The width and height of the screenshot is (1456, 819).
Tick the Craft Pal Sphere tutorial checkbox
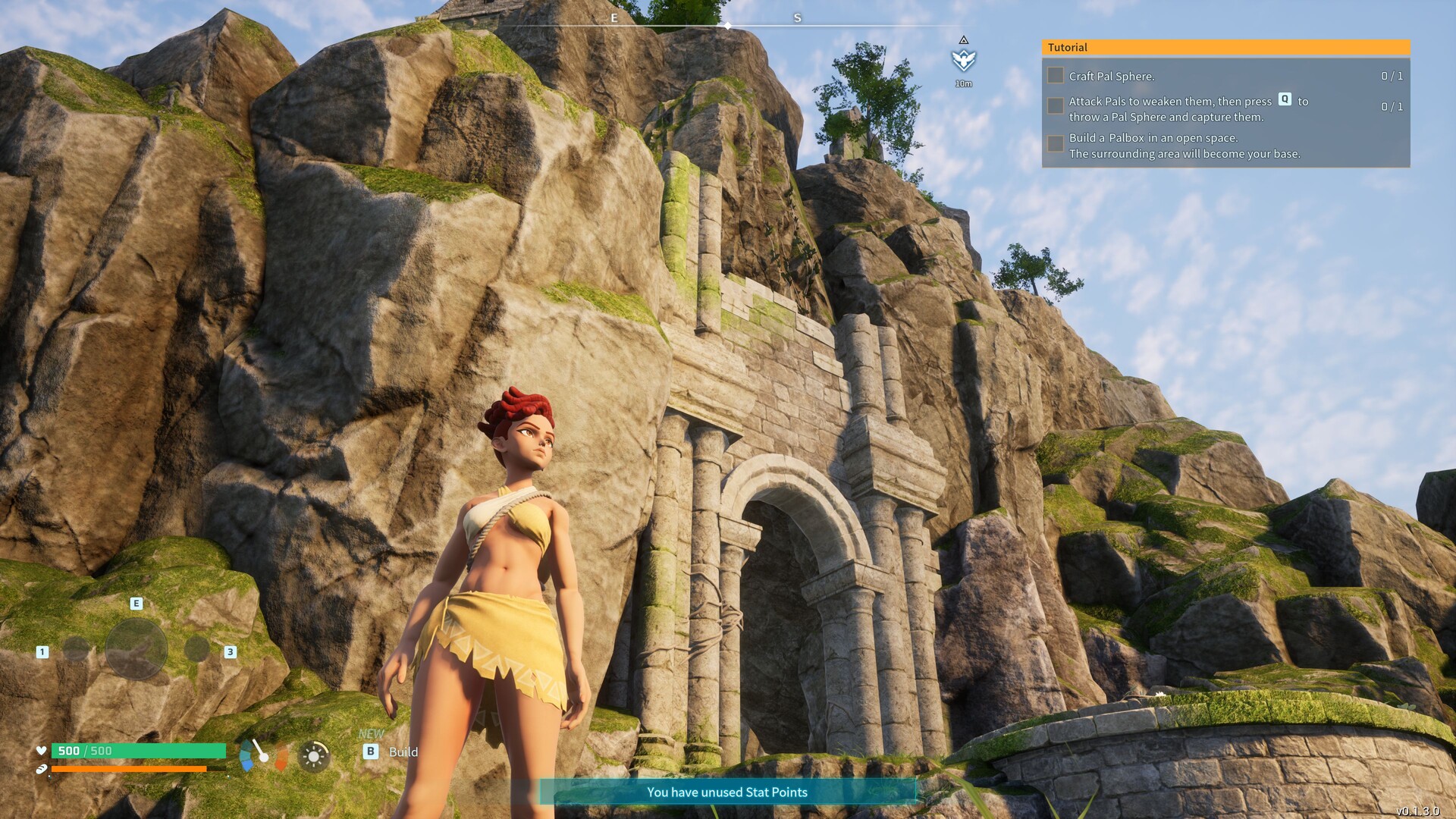(x=1055, y=76)
